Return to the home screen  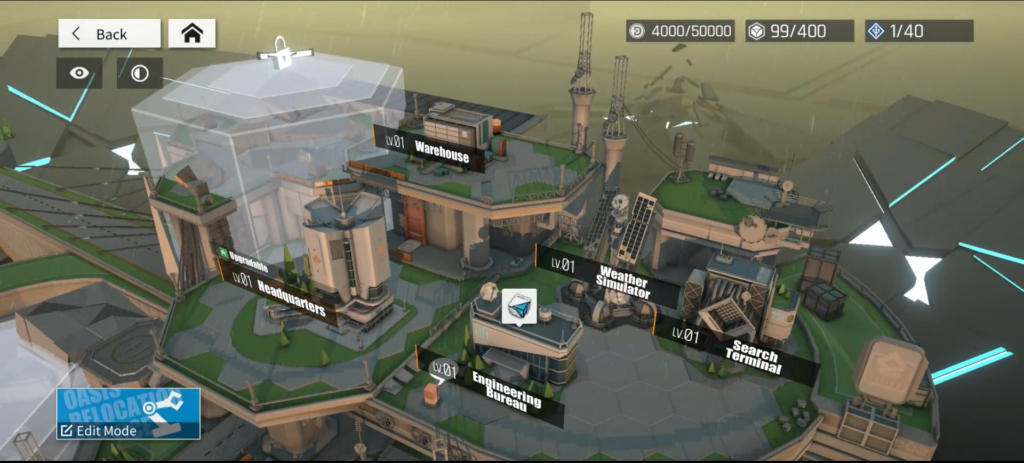click(191, 33)
